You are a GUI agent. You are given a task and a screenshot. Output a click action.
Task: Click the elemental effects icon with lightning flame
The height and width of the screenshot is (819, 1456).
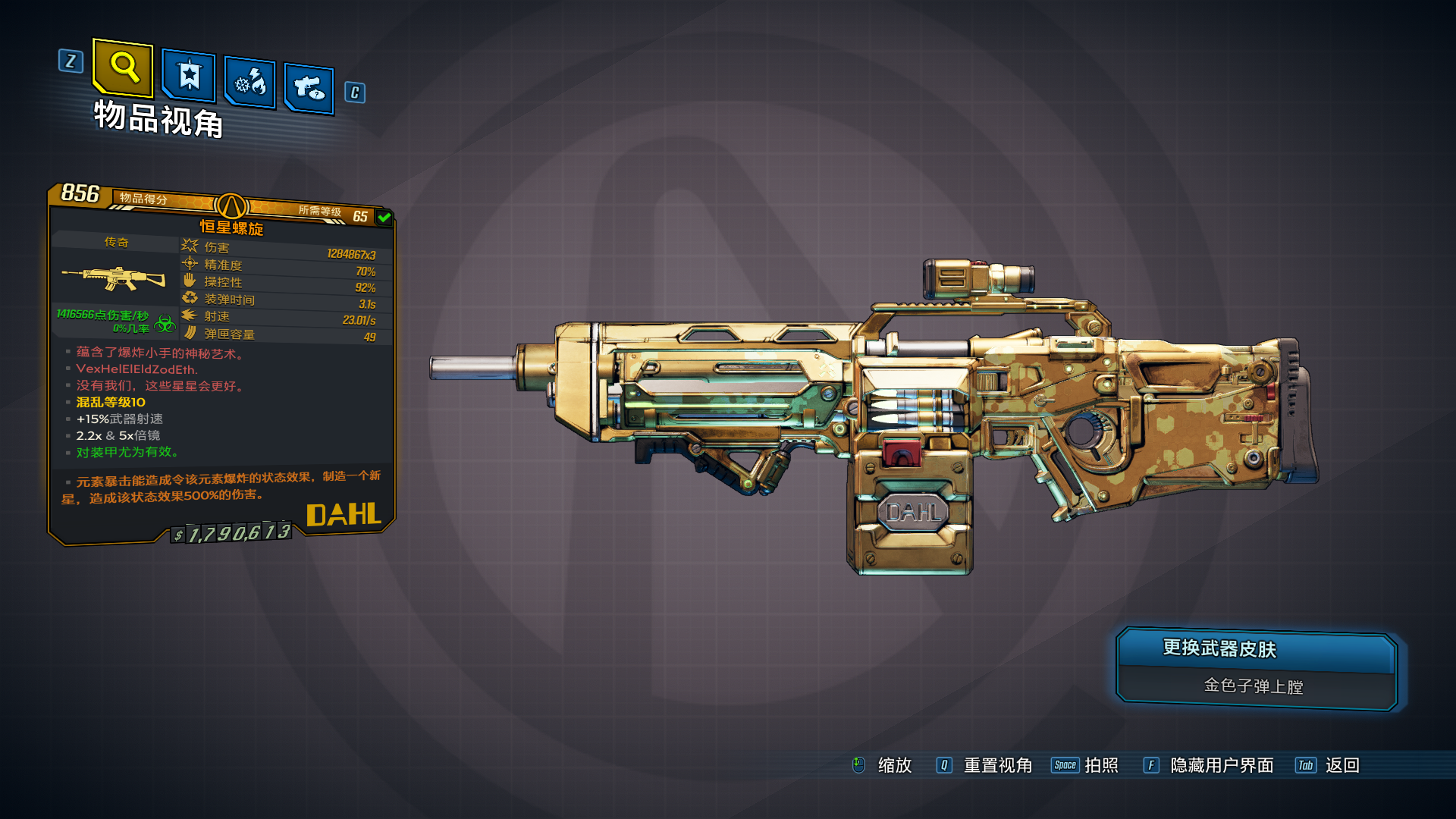249,83
